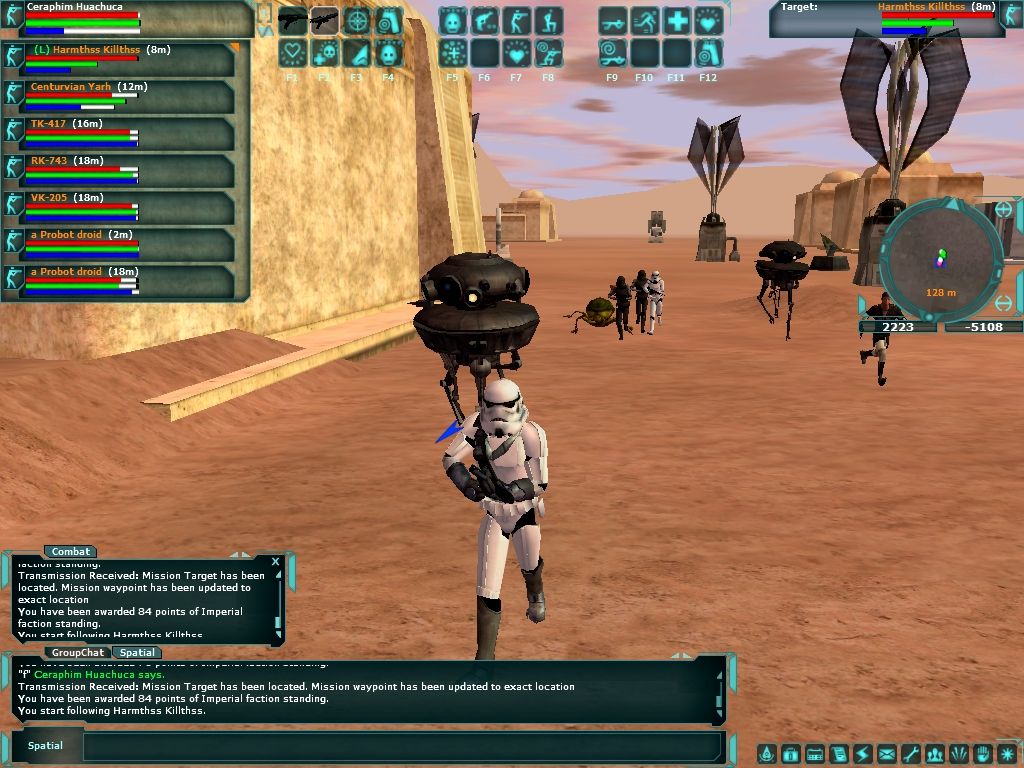The image size is (1024, 768).
Task: Activate the crosshair targeting ability icon
Action: click(356, 21)
